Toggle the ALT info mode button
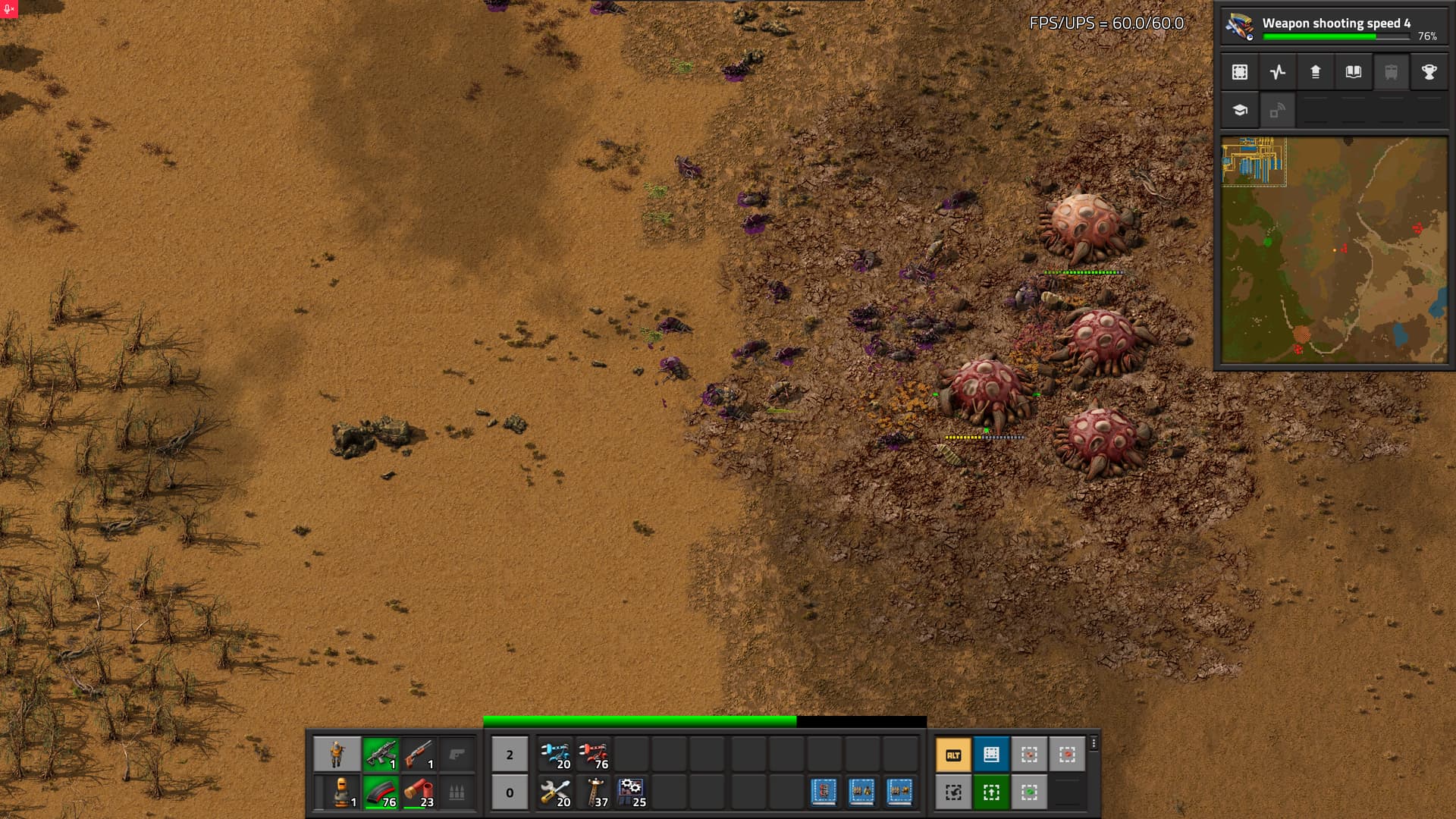The image size is (1456, 819). pyautogui.click(x=953, y=755)
